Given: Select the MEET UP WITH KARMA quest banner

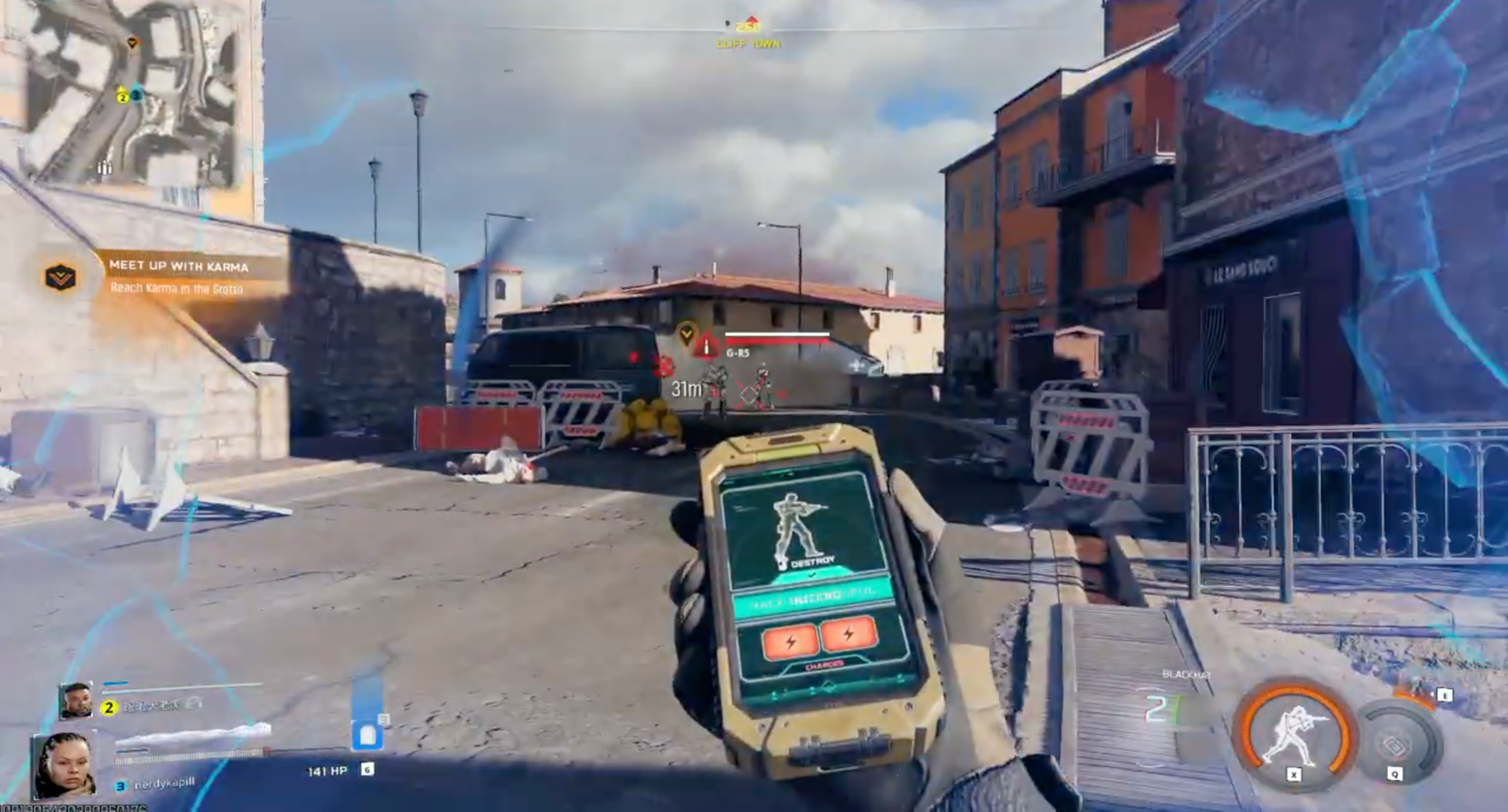Looking at the screenshot, I should point(177,265).
